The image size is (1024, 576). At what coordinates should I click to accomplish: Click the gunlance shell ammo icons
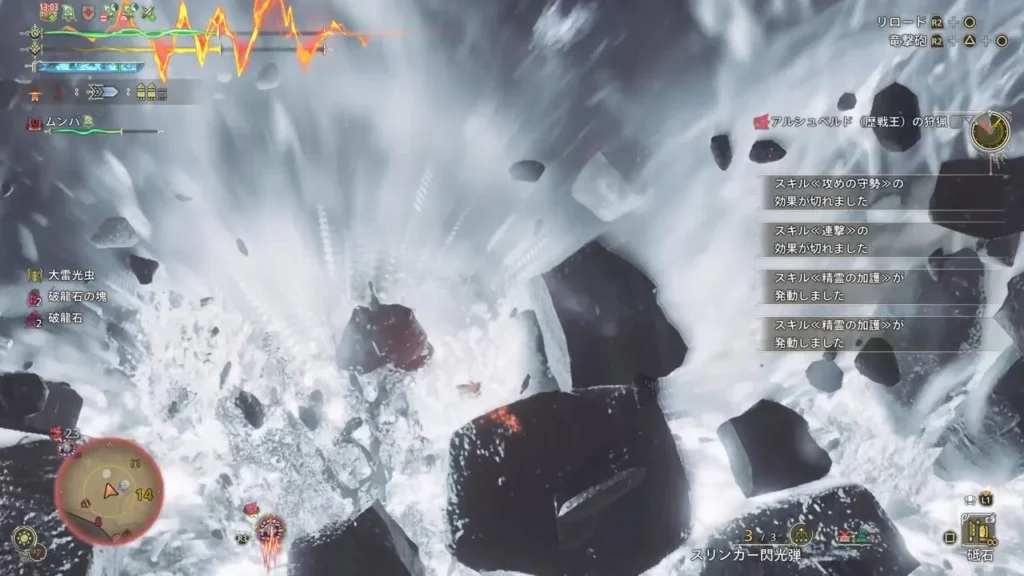tap(152, 92)
